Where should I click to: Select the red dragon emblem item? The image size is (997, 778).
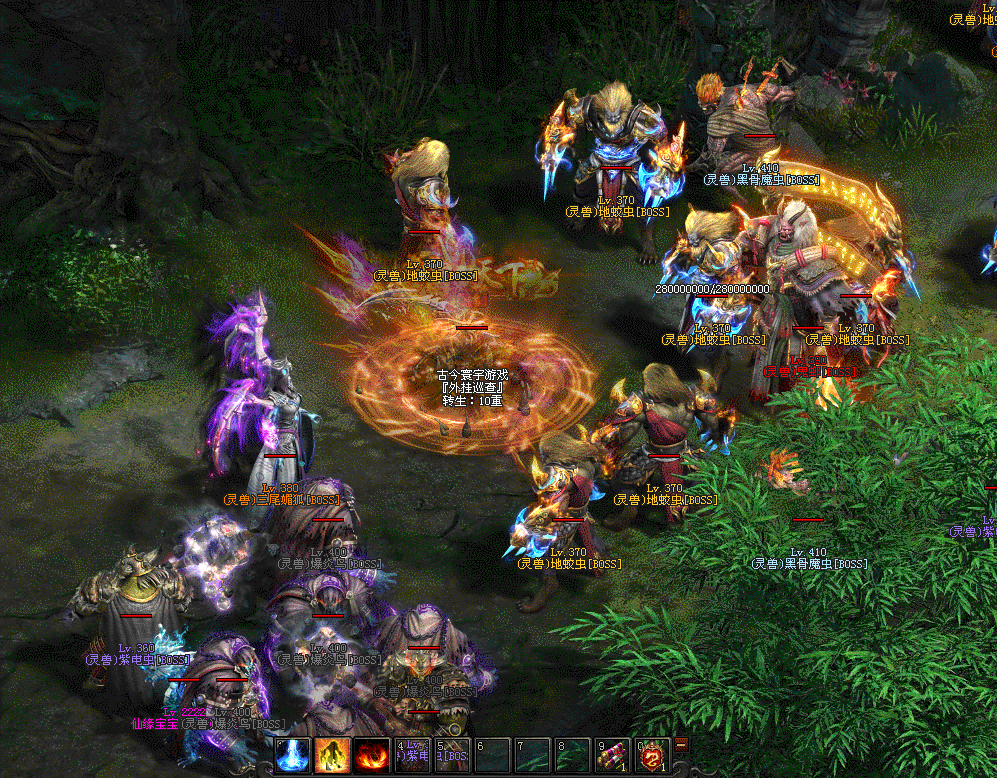652,755
